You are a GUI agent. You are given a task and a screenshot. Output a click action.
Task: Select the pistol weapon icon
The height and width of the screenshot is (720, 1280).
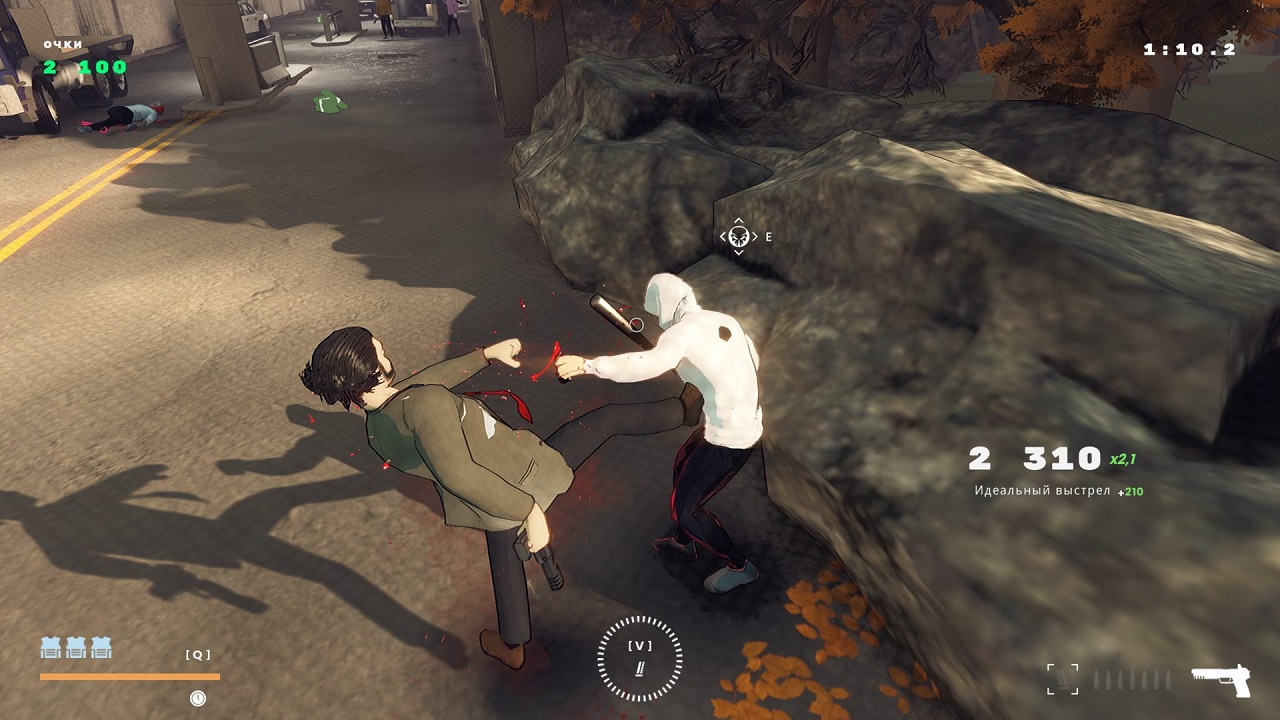[x=1221, y=680]
